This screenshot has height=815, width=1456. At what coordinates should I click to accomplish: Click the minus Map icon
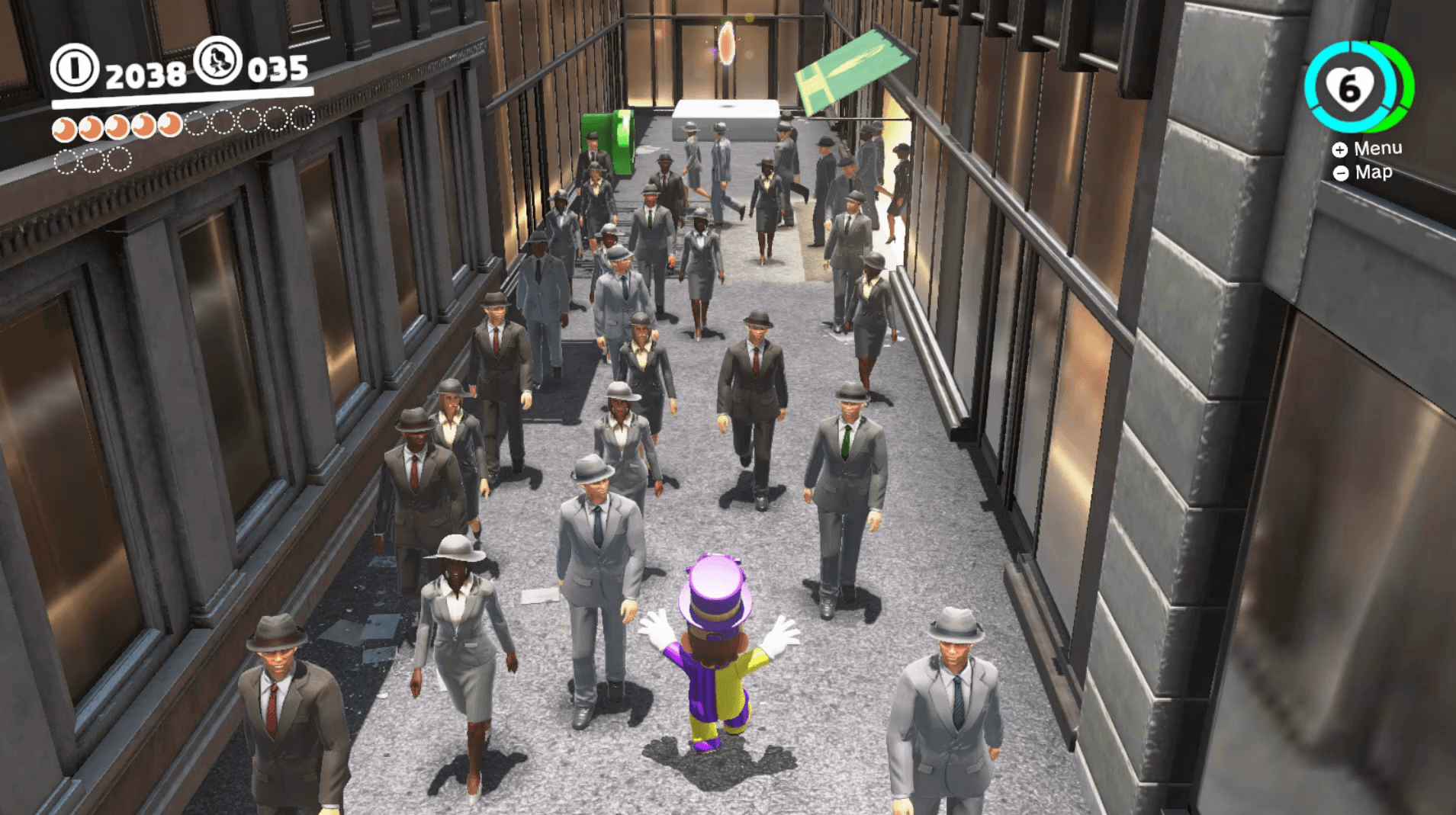tap(1340, 173)
